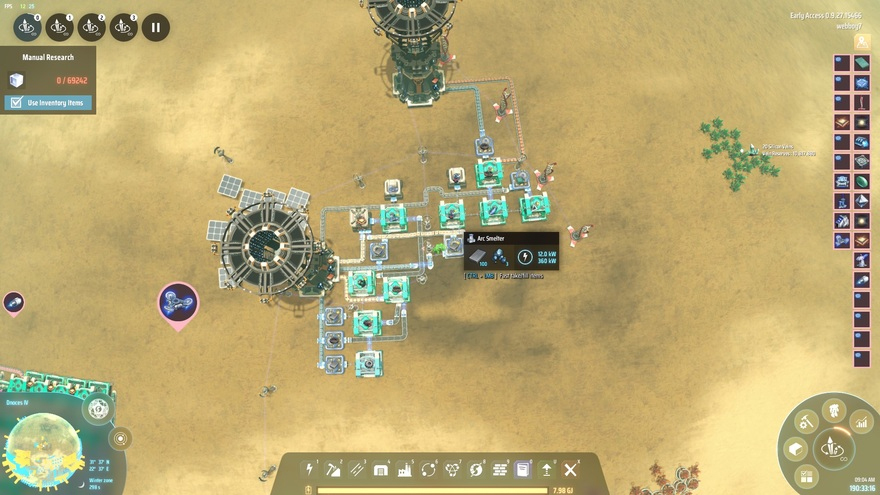Viewport: 880px width, 495px height.
Task: Click the pink mecha location marker
Action: point(178,302)
